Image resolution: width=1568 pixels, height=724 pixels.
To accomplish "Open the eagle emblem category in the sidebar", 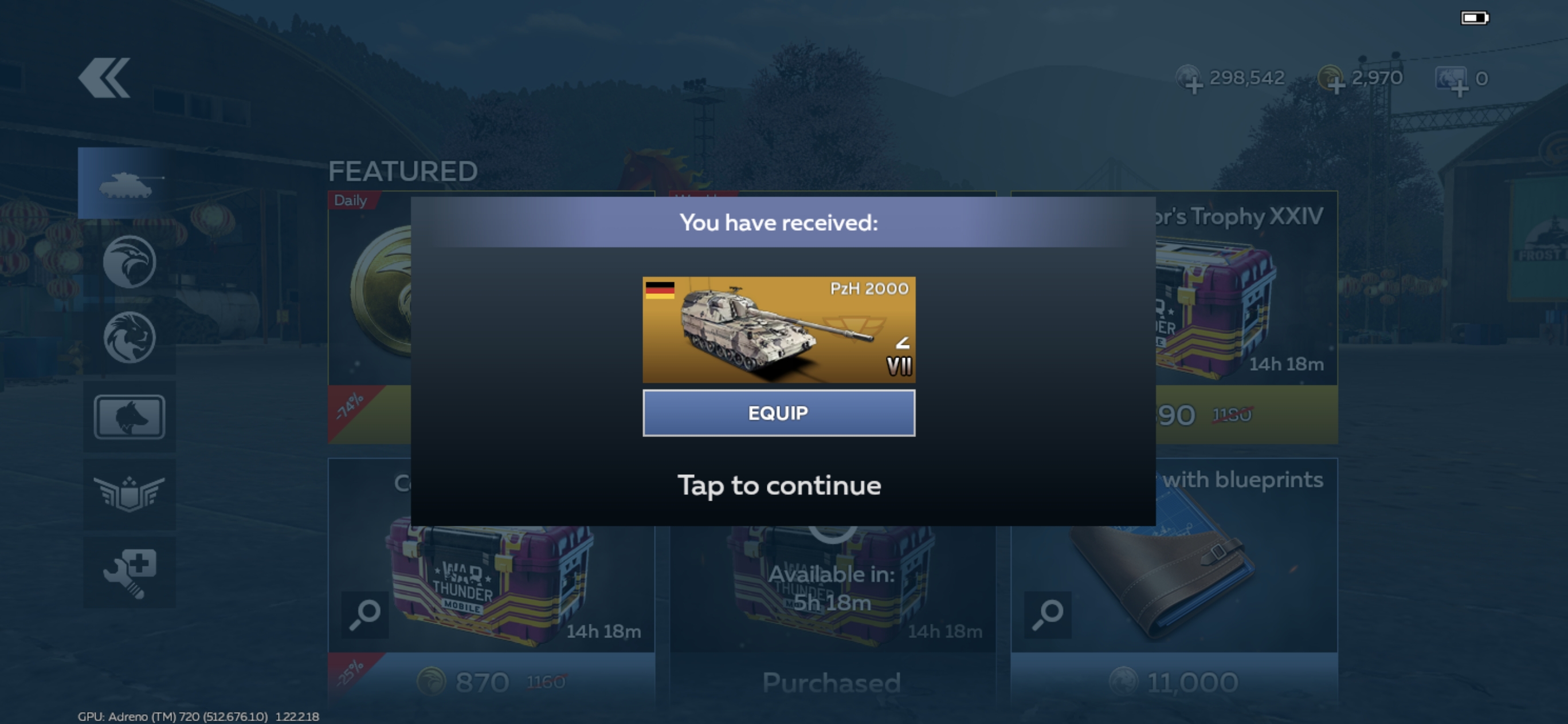I will coord(130,262).
